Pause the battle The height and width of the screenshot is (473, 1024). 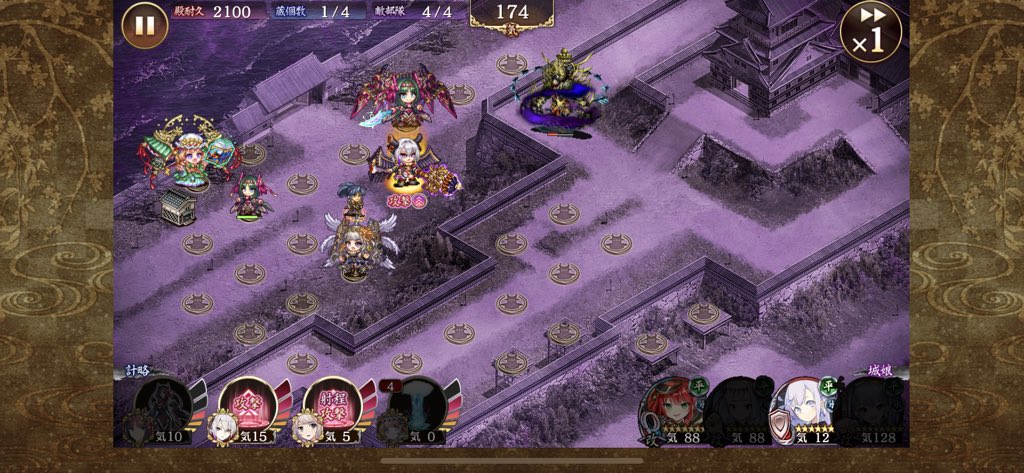[x=145, y=25]
